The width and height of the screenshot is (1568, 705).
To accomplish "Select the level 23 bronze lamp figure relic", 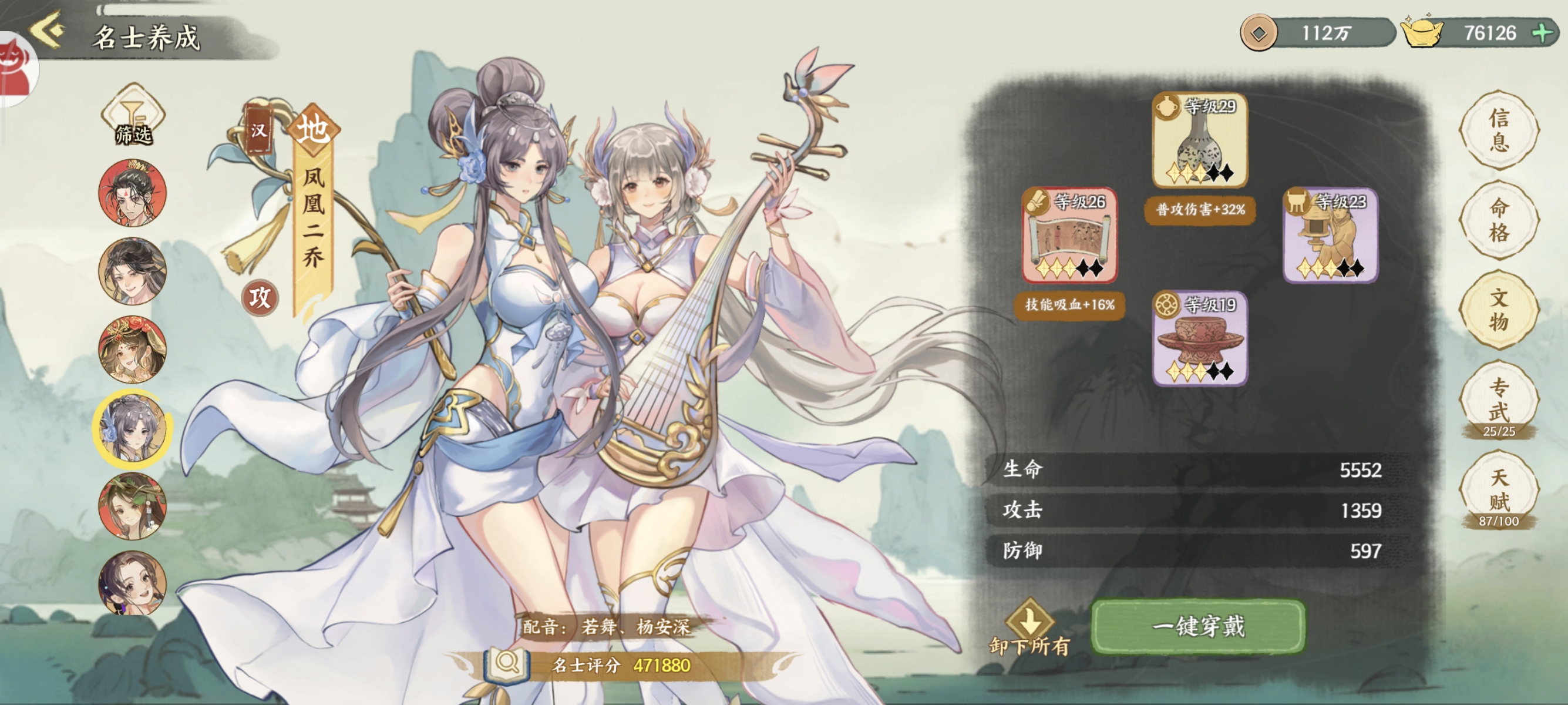I will (1330, 236).
